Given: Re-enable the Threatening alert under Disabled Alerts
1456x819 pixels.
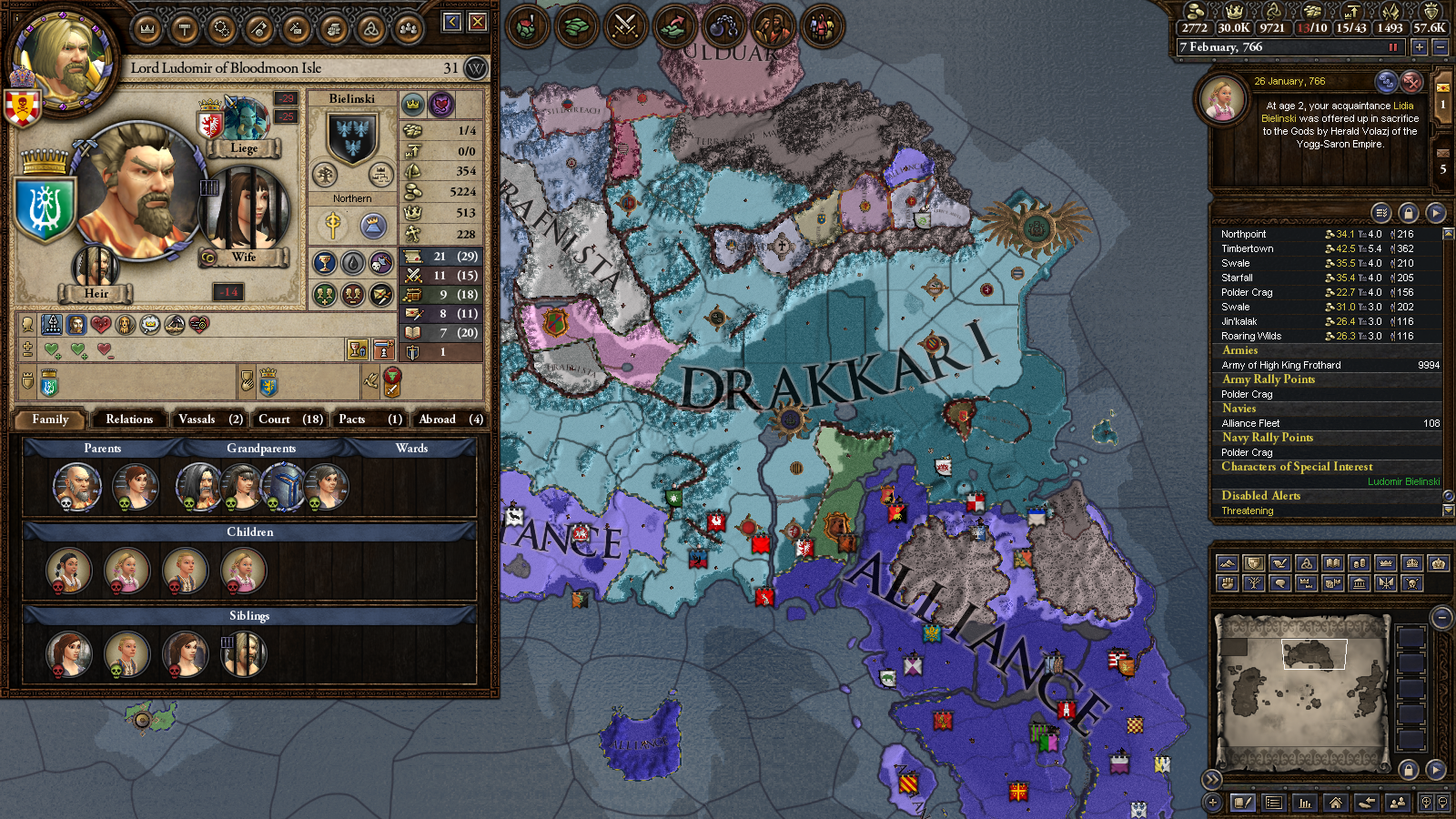Looking at the screenshot, I should point(1248,511).
